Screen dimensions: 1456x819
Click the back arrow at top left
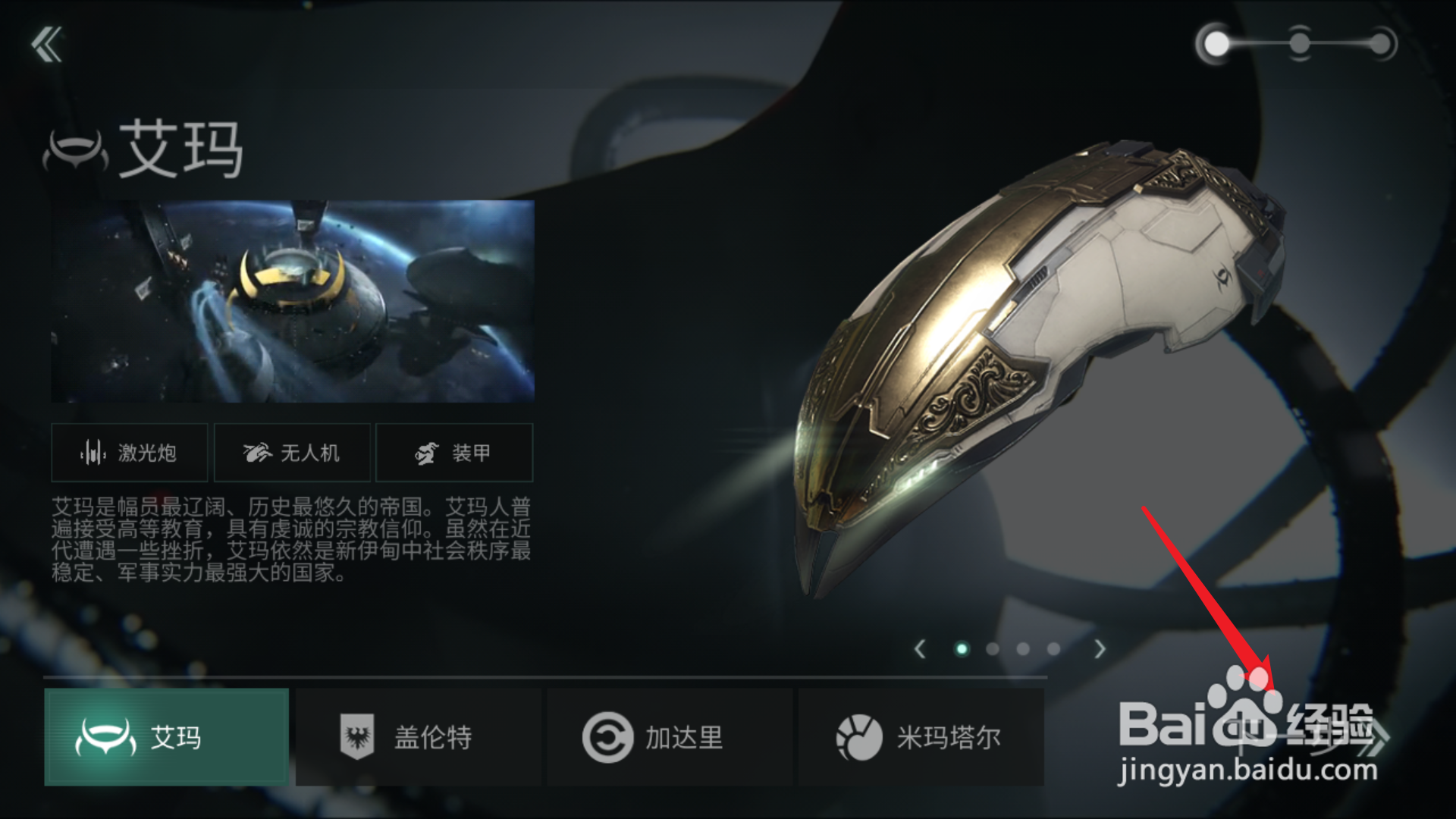tap(48, 44)
